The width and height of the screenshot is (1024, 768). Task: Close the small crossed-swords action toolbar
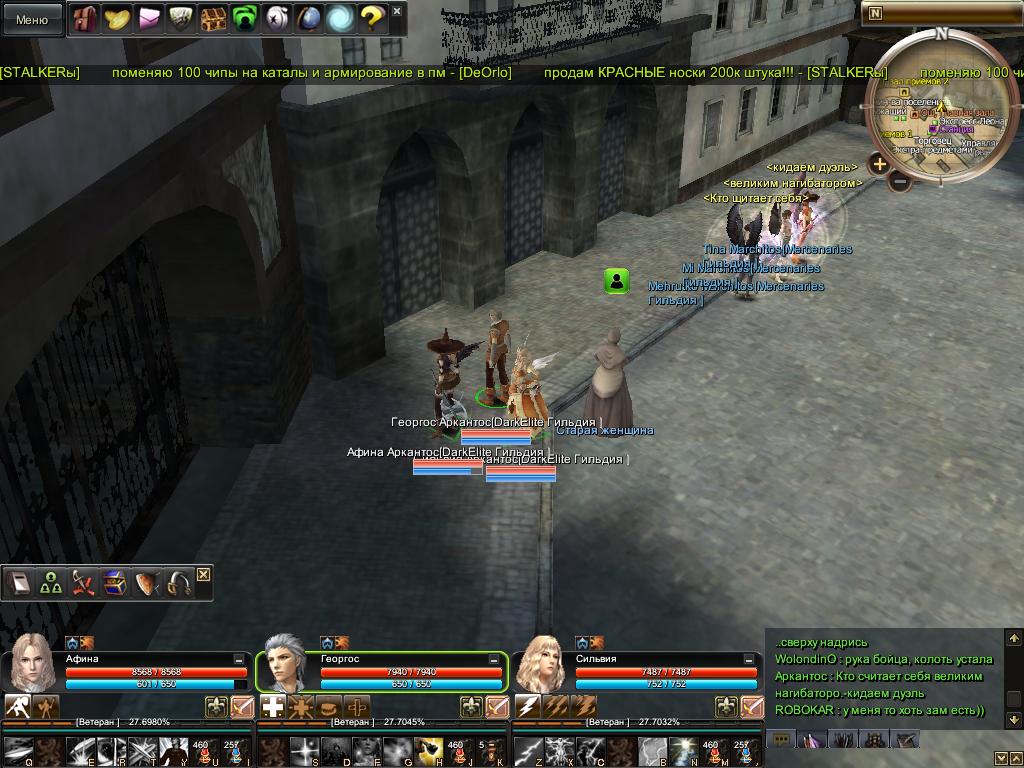pyautogui.click(x=204, y=574)
